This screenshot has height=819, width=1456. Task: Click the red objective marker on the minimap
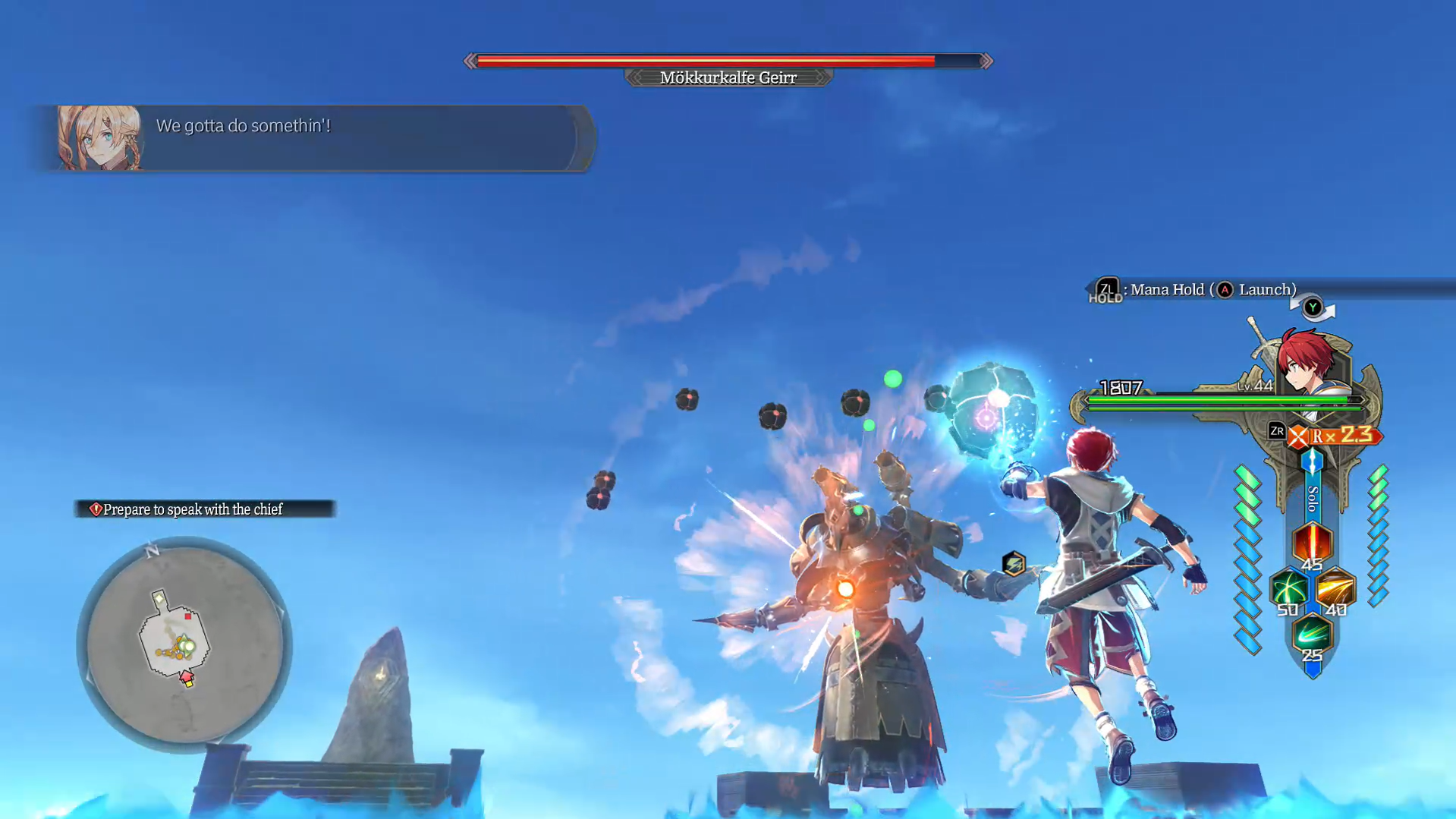click(x=187, y=617)
